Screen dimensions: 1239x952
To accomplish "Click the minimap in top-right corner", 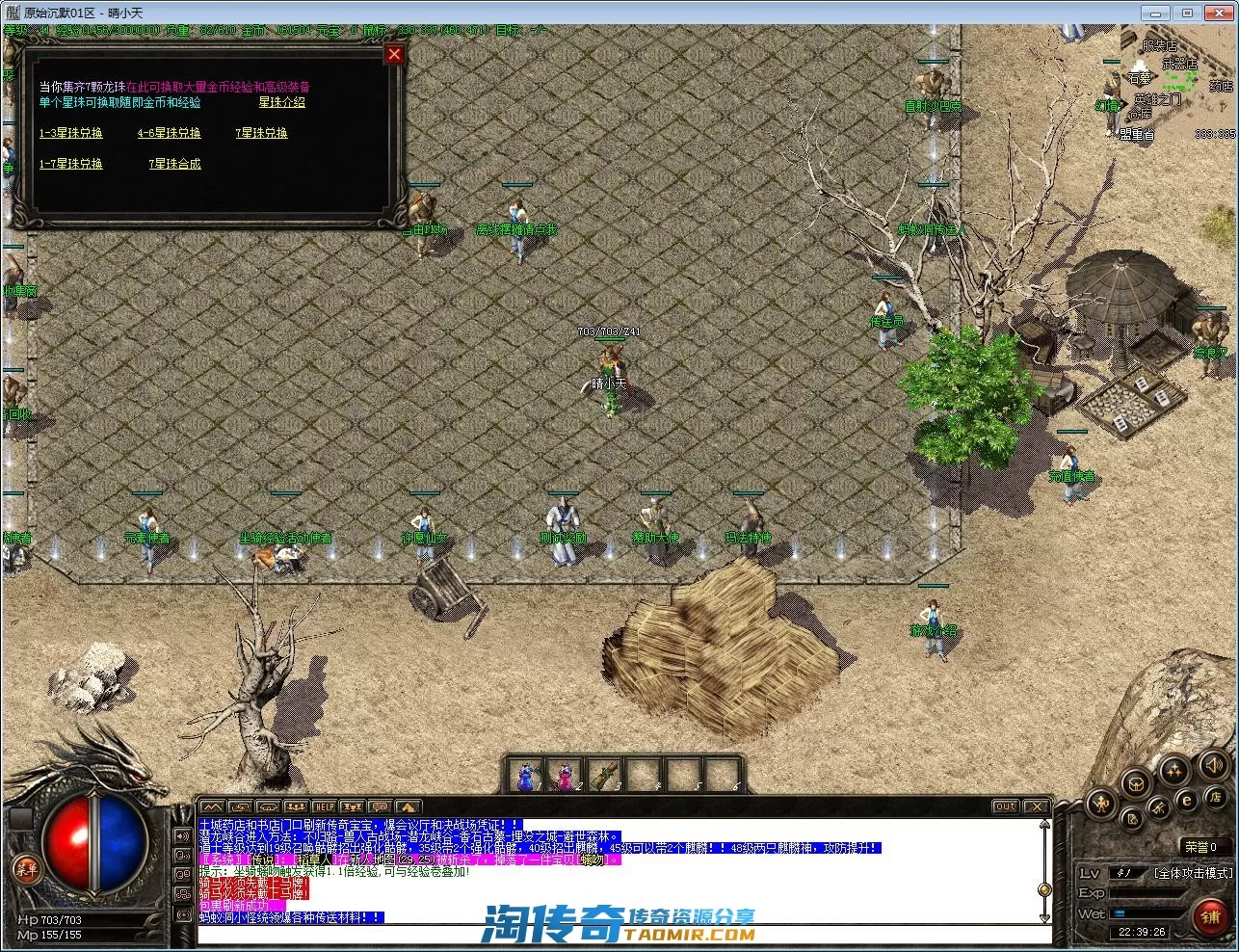I will (1175, 87).
